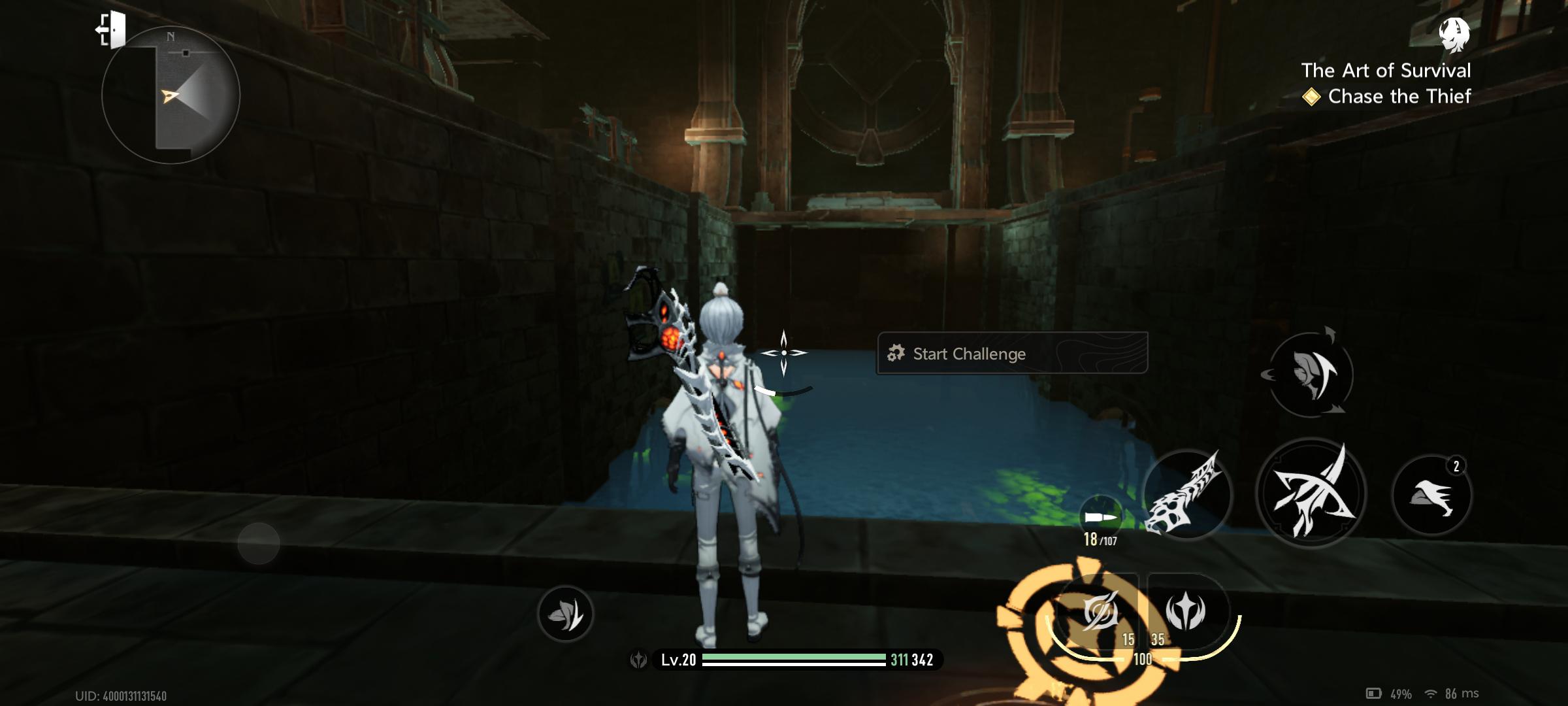The width and height of the screenshot is (1568, 706).
Task: Reload using the bullet ammo icon
Action: click(1100, 518)
